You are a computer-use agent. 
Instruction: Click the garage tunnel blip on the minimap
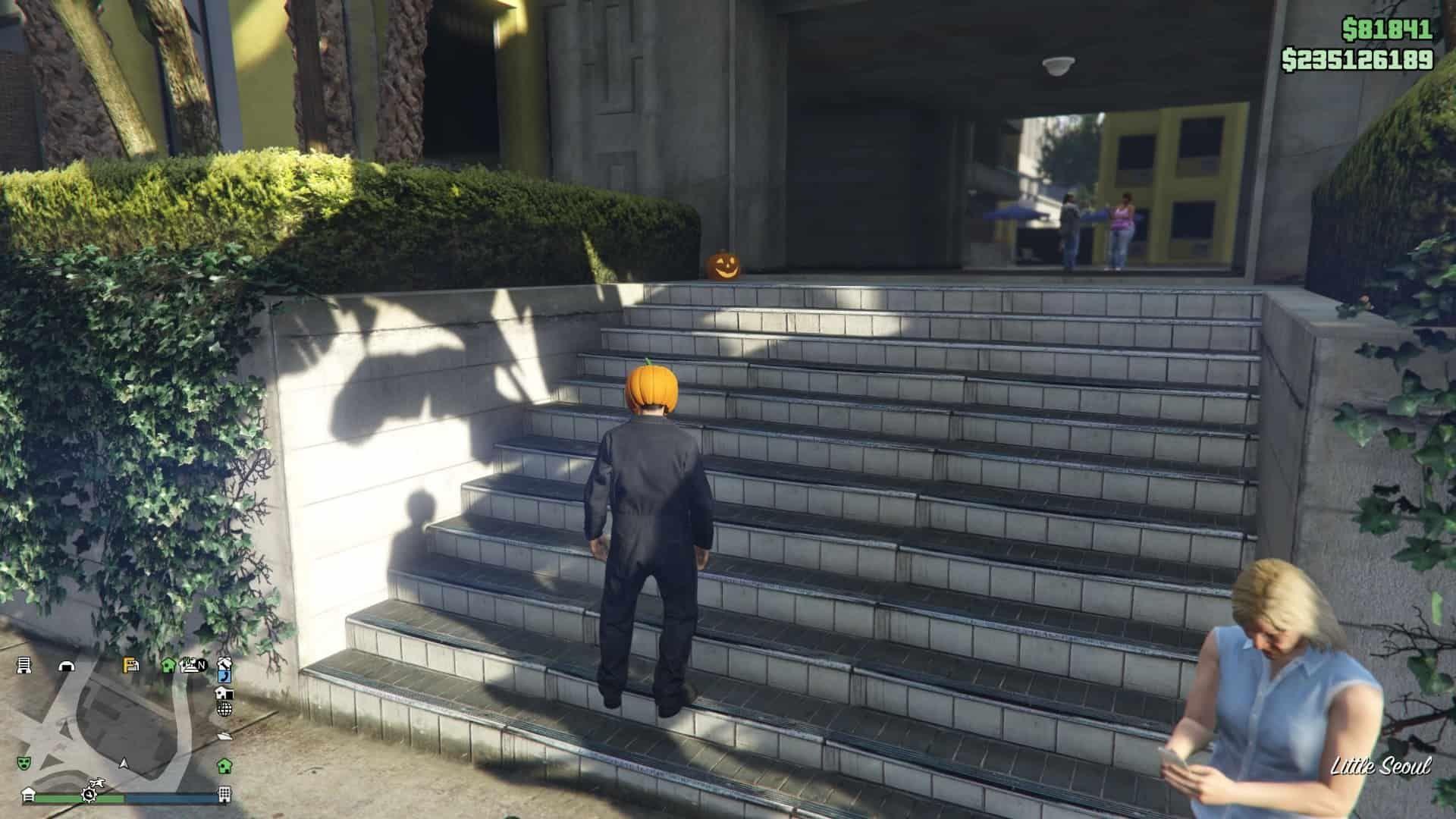[x=67, y=667]
